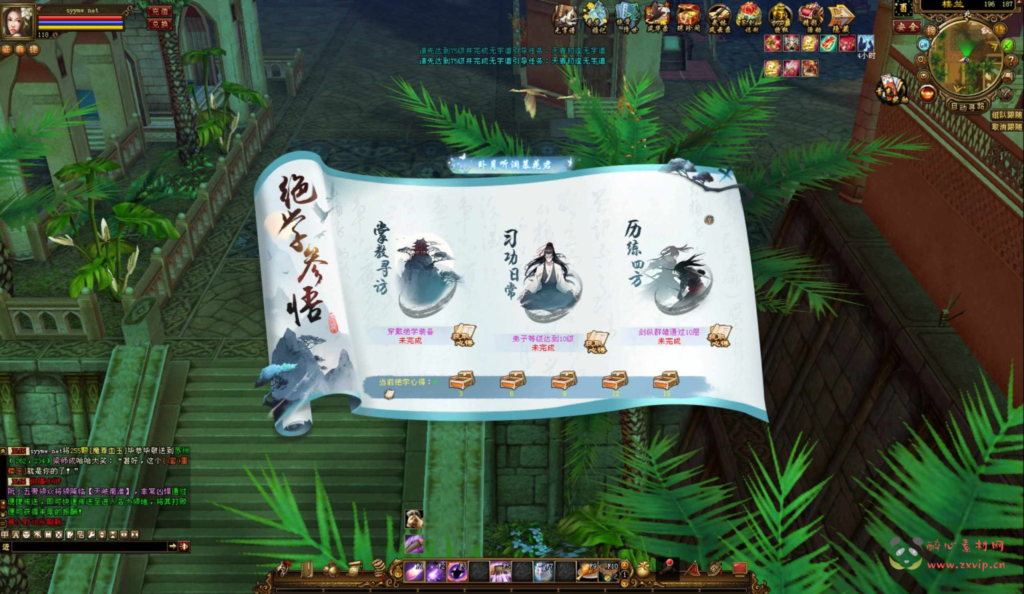Click the chat input box
The height and width of the screenshot is (594, 1024).
point(85,546)
